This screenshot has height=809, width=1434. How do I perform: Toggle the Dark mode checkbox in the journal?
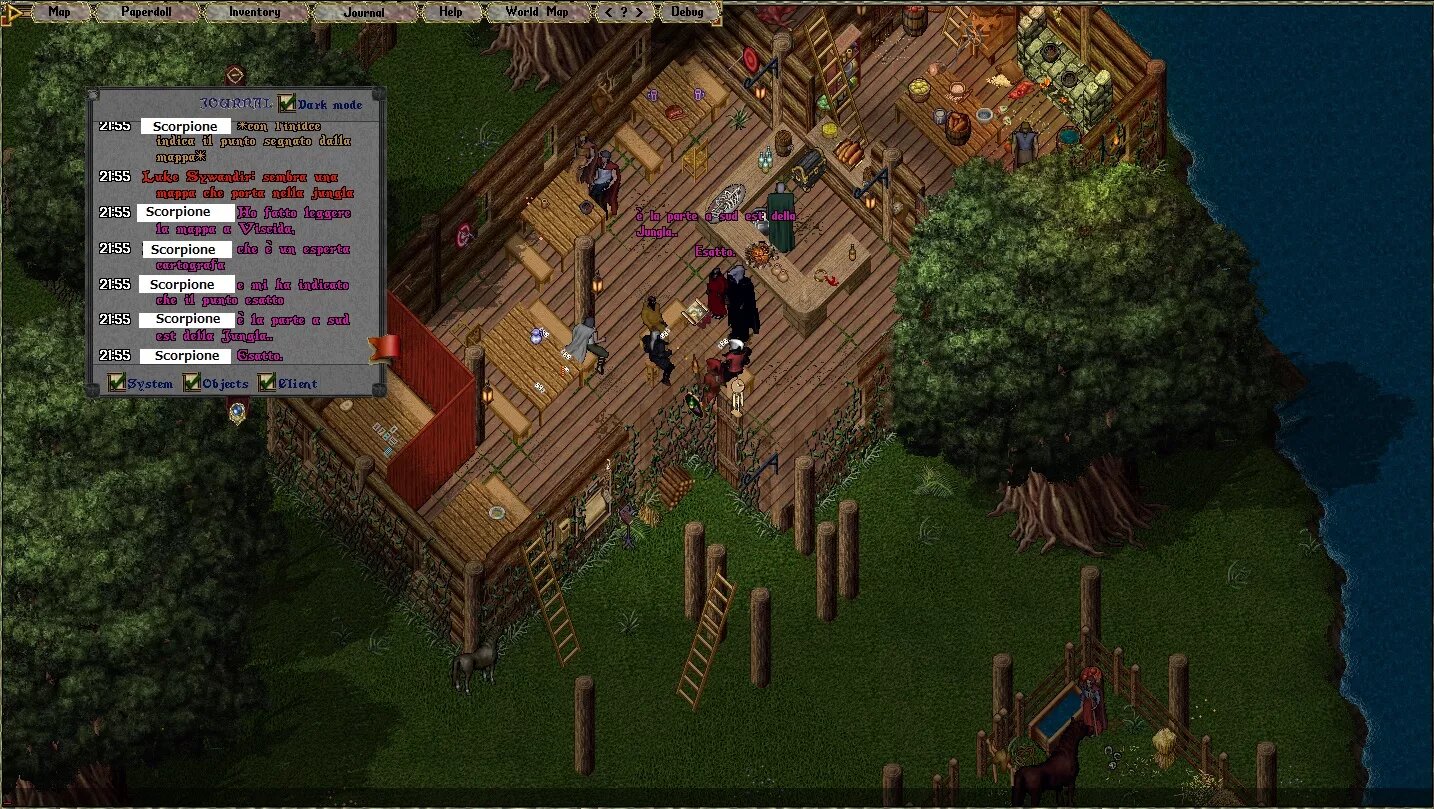click(x=288, y=104)
